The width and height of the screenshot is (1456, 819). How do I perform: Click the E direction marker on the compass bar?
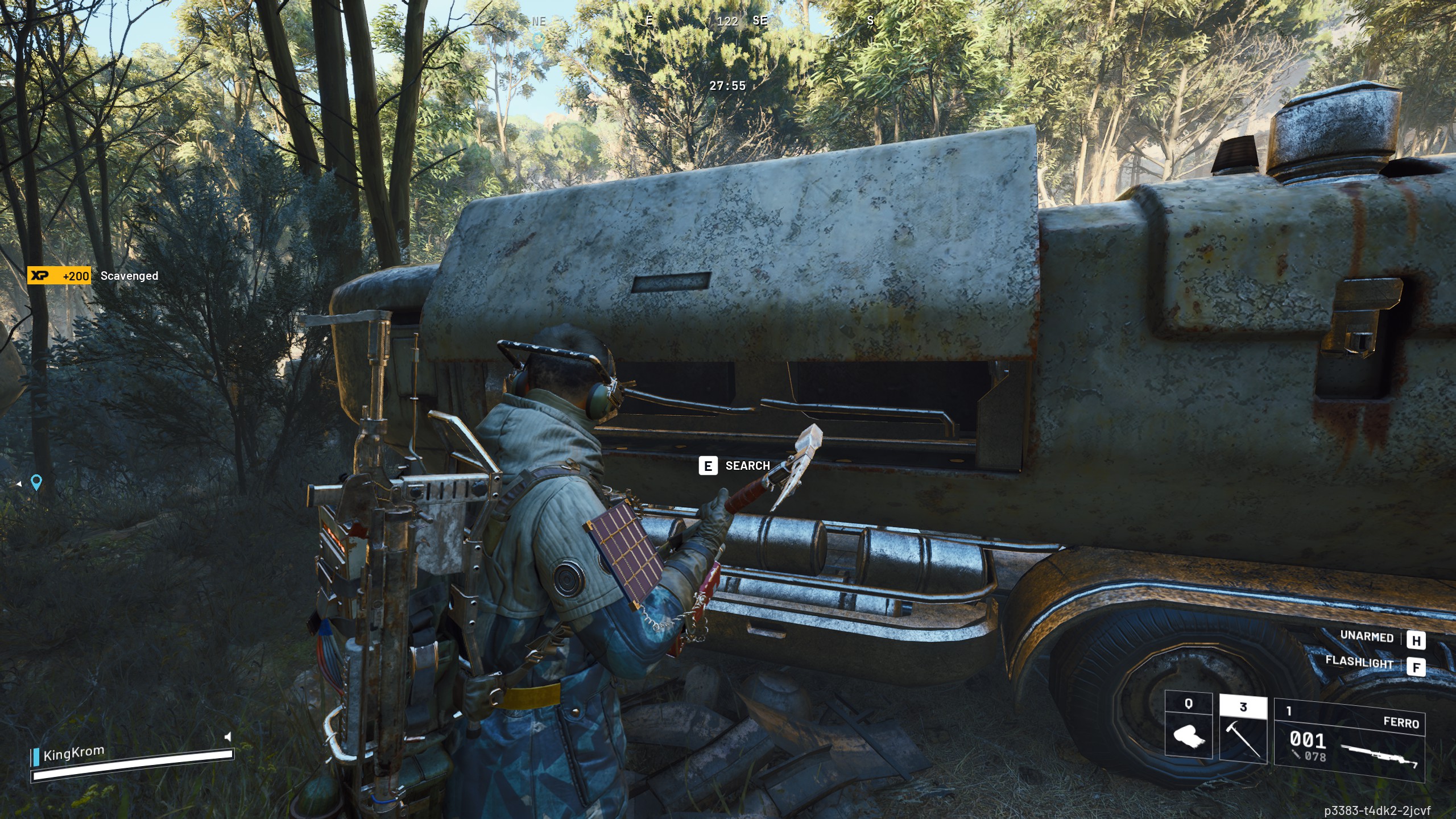coord(648,21)
